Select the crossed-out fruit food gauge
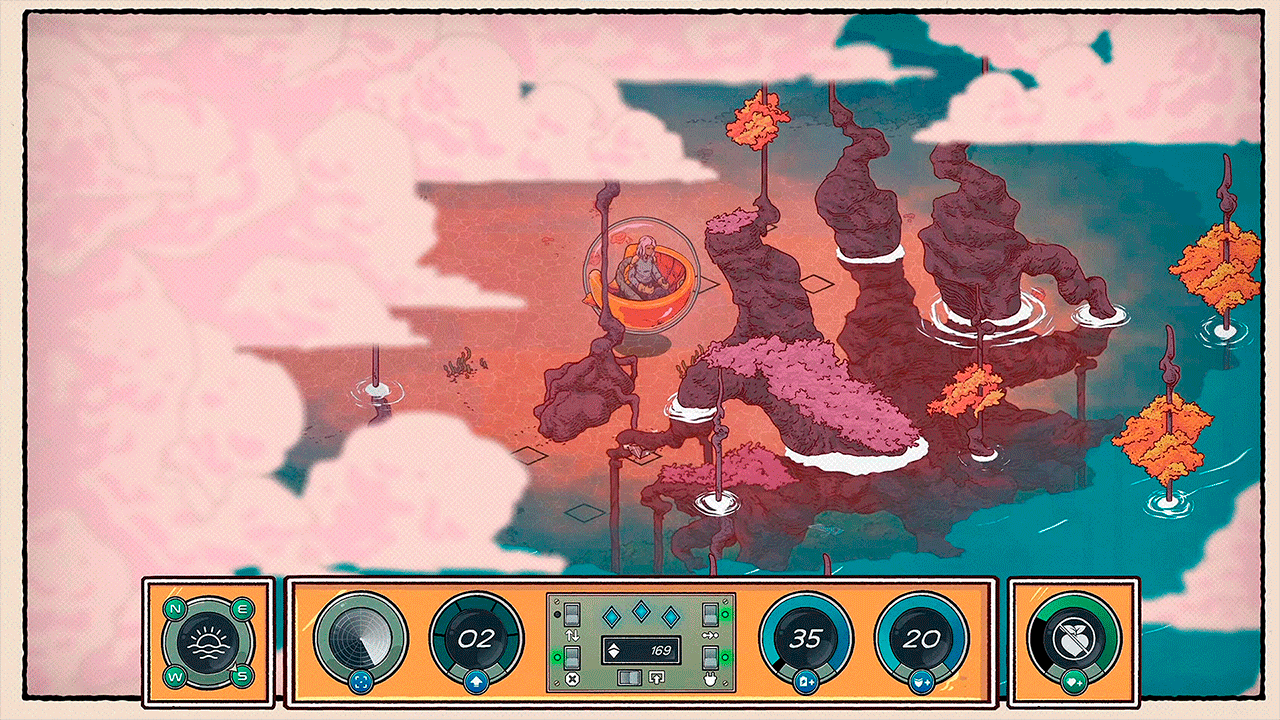The height and width of the screenshot is (720, 1280). coord(1074,639)
